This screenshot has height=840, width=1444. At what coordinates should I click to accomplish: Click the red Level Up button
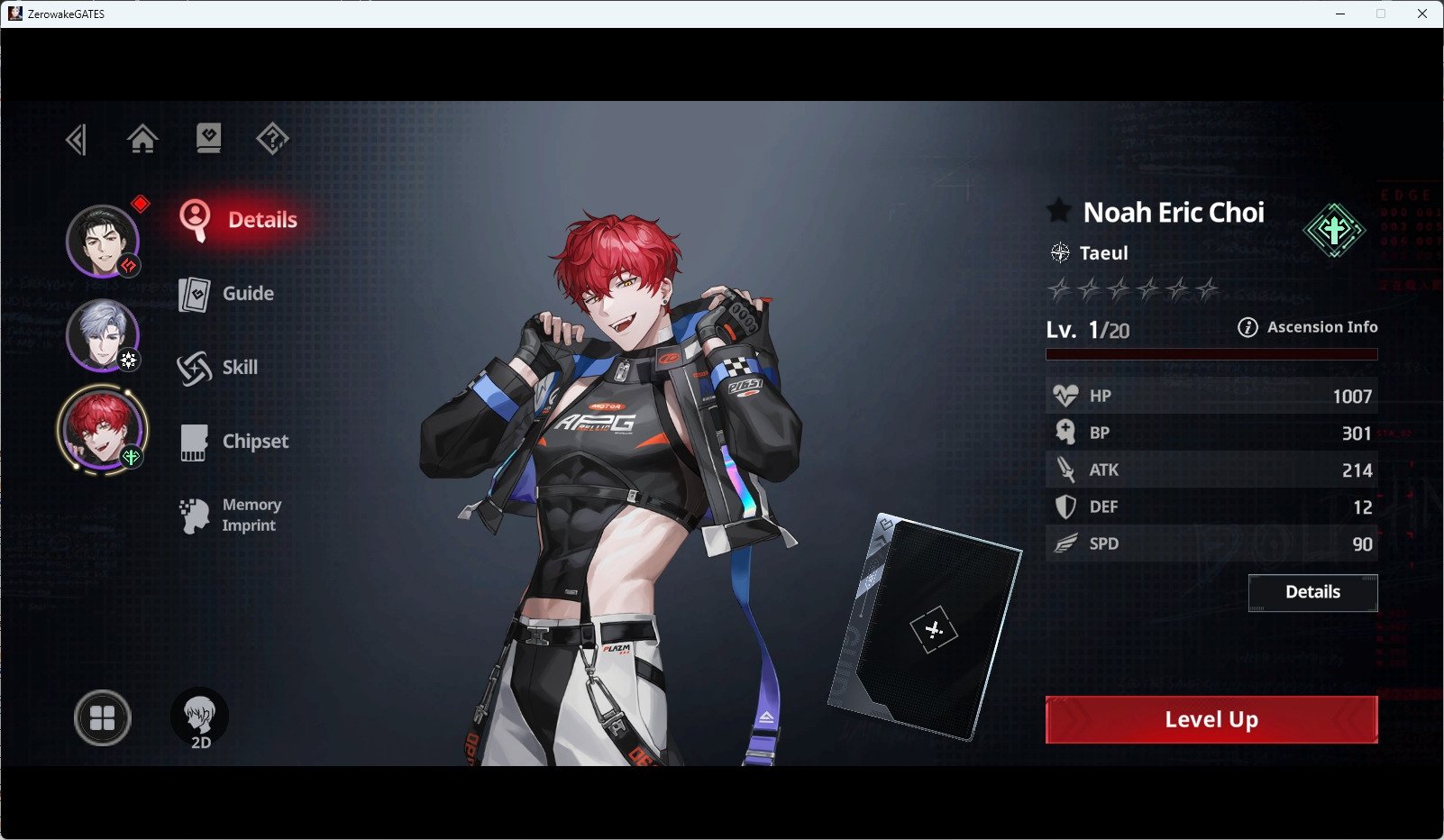tap(1211, 719)
